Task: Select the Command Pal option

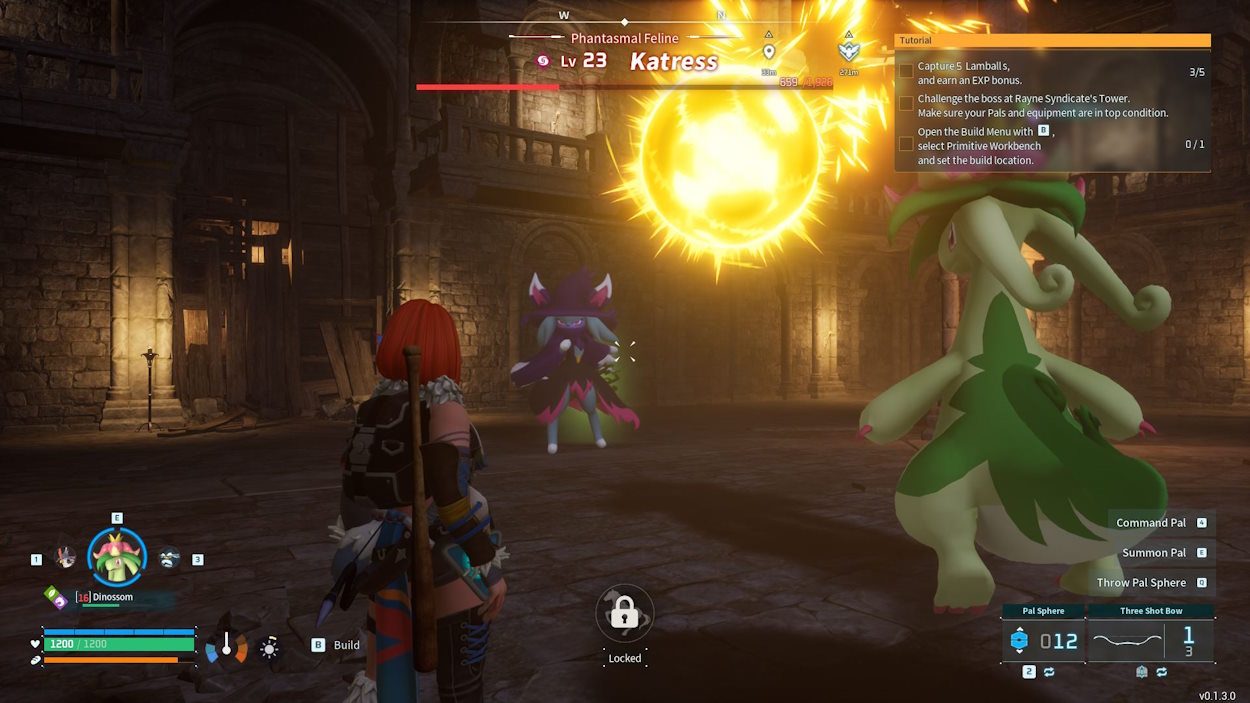Action: [1151, 523]
